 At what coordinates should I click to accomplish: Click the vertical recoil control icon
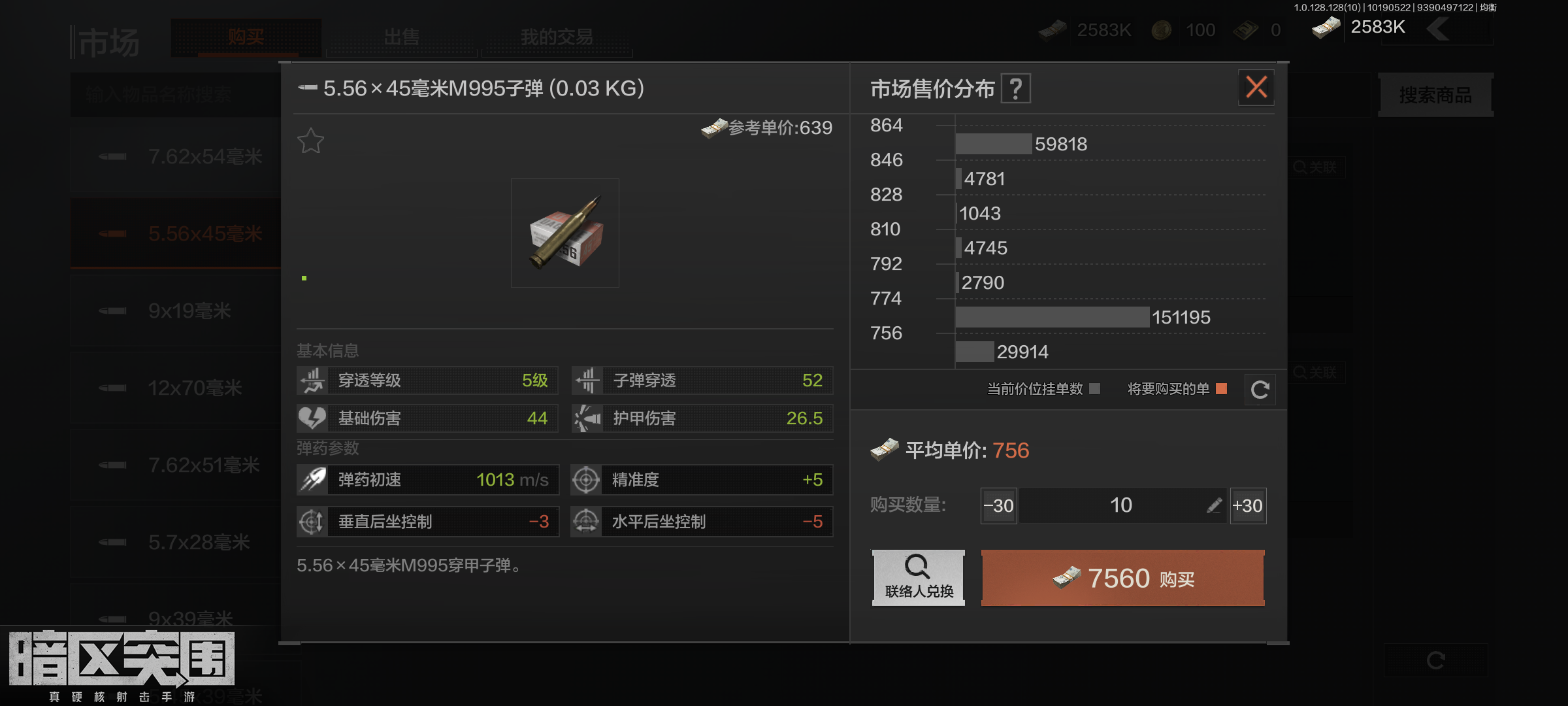[x=312, y=522]
